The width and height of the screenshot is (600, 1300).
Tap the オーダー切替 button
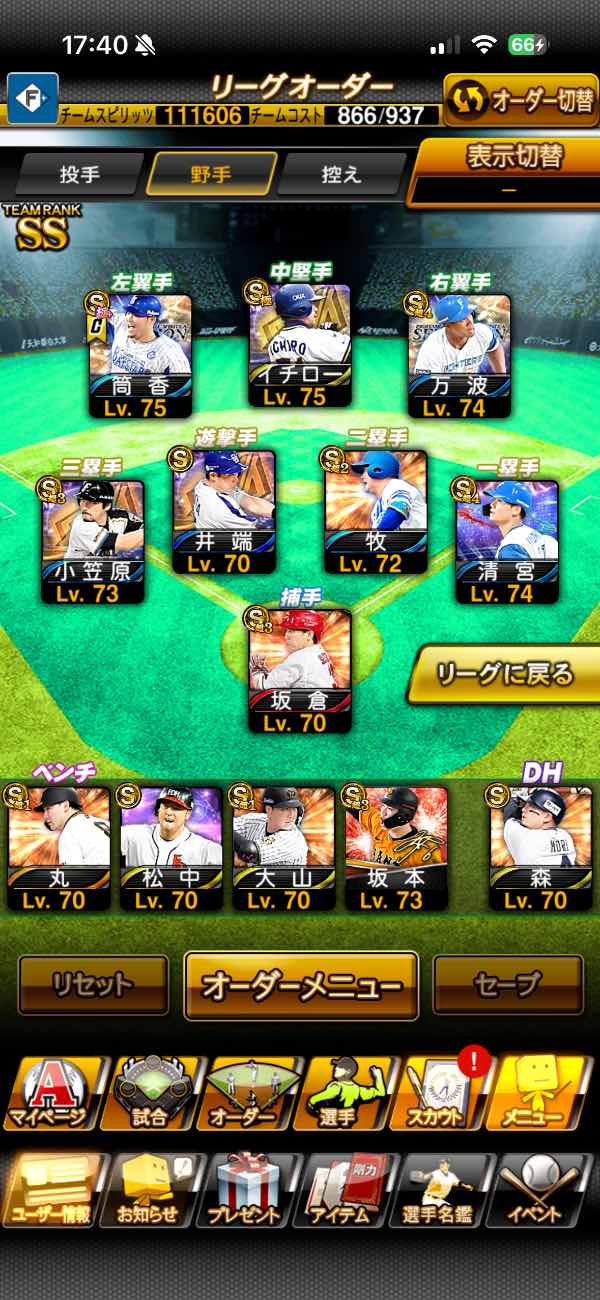(x=519, y=100)
